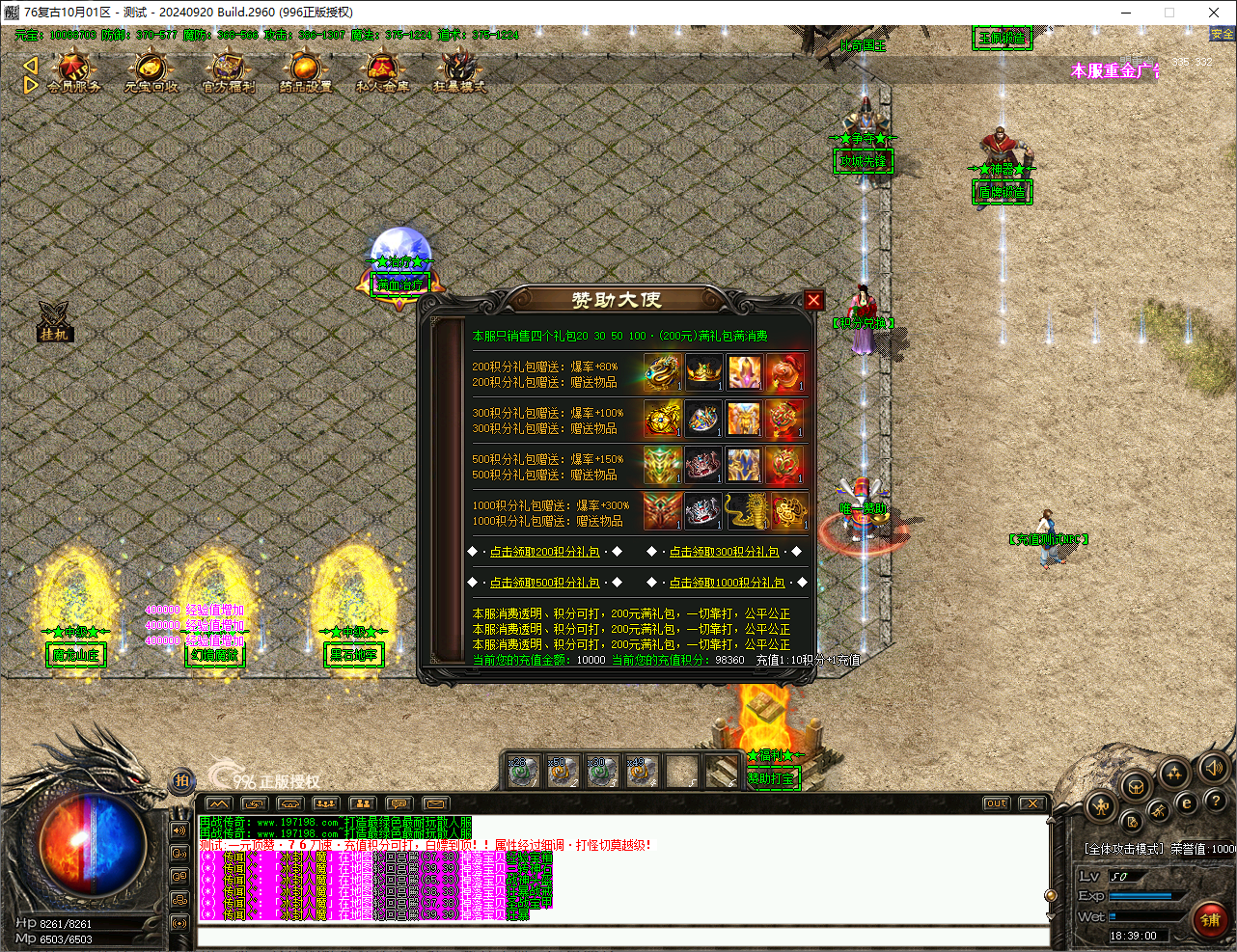
Task: Select the out tab on the chat window
Action: click(x=995, y=802)
